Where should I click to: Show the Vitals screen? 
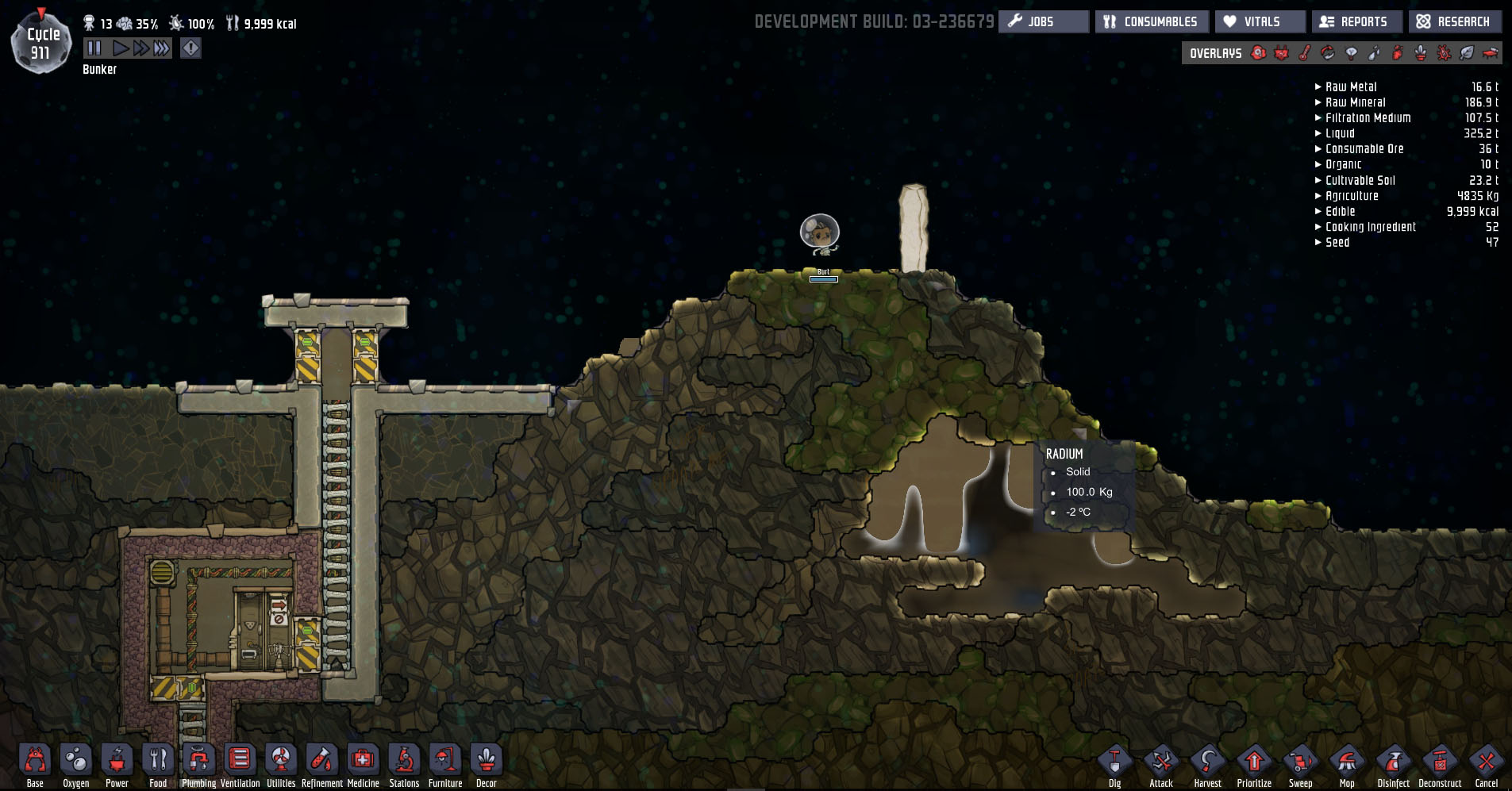pyautogui.click(x=1260, y=21)
